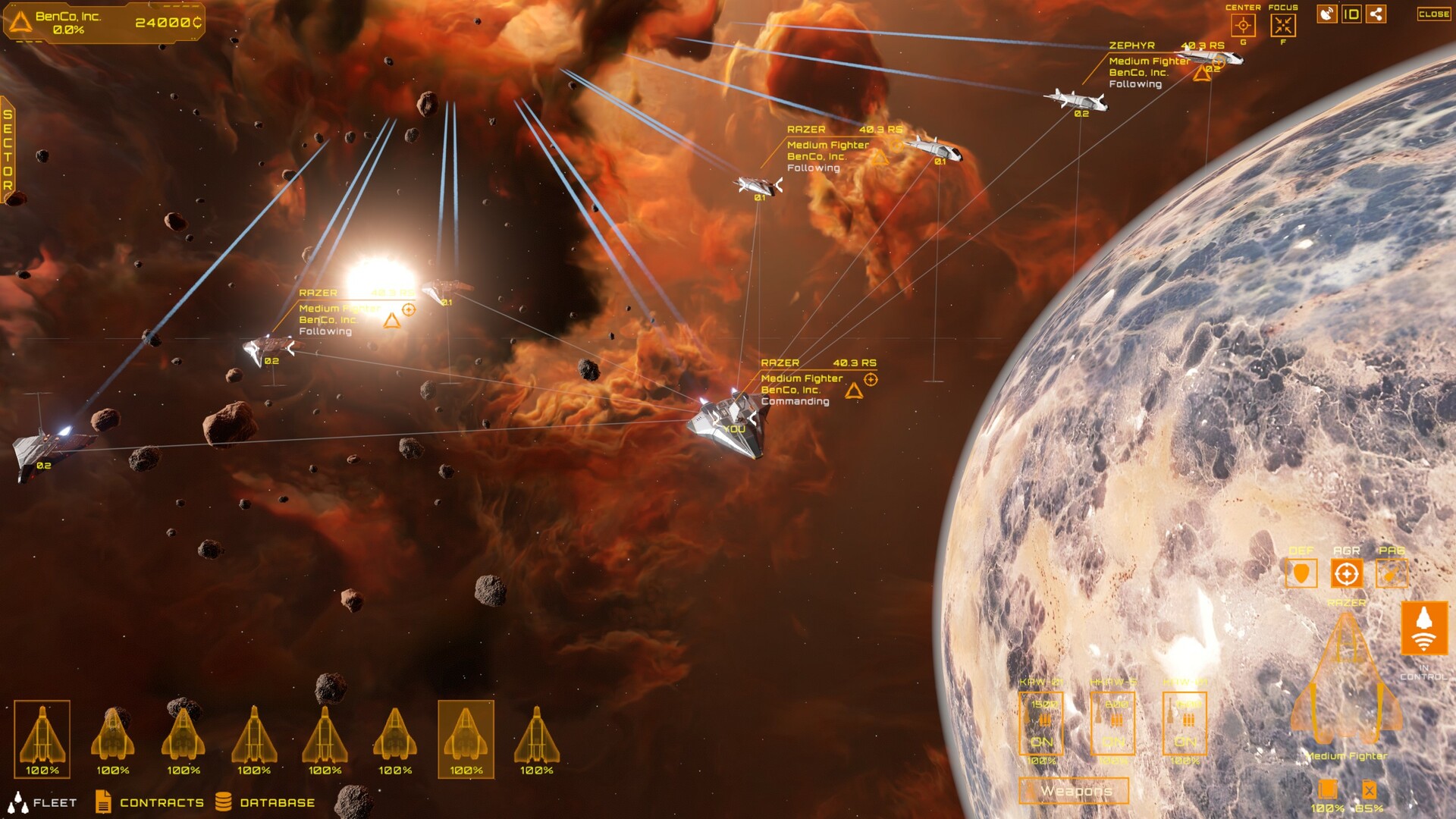Expand the SECTOR side panel
This screenshot has width=1456, height=819.
pos(7,148)
